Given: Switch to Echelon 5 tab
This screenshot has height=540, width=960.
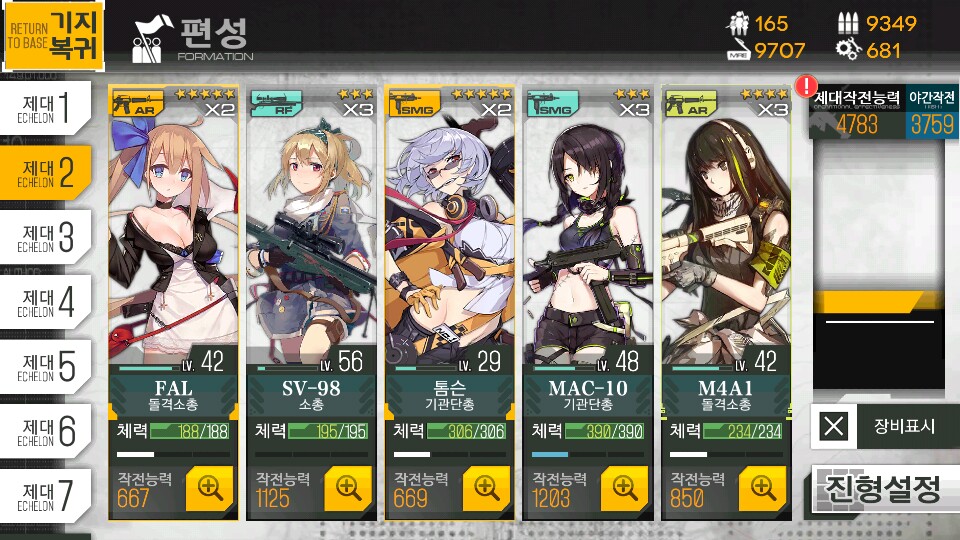Looking at the screenshot, I should tap(57, 367).
